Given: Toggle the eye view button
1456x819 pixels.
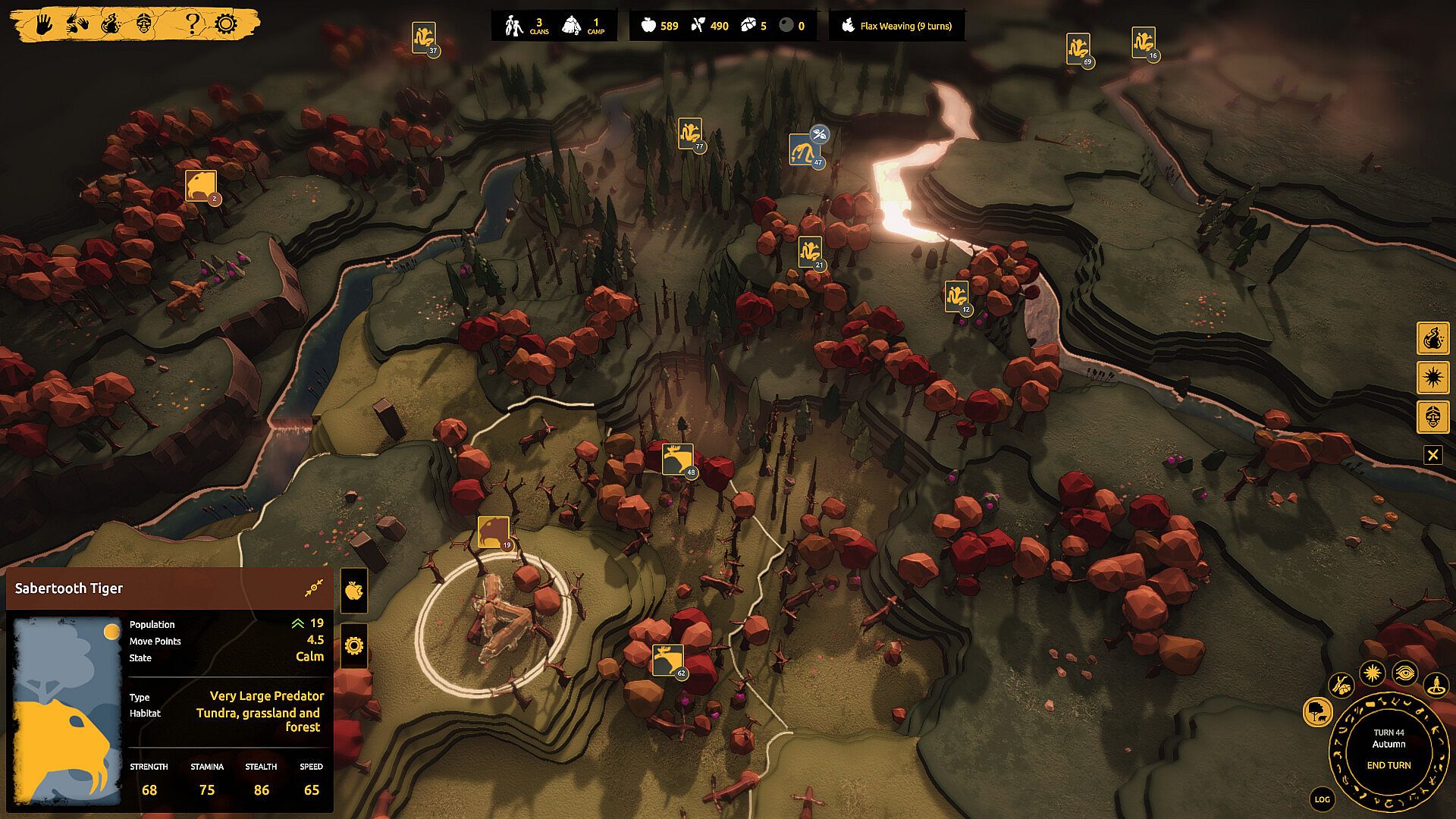Looking at the screenshot, I should [x=1404, y=673].
